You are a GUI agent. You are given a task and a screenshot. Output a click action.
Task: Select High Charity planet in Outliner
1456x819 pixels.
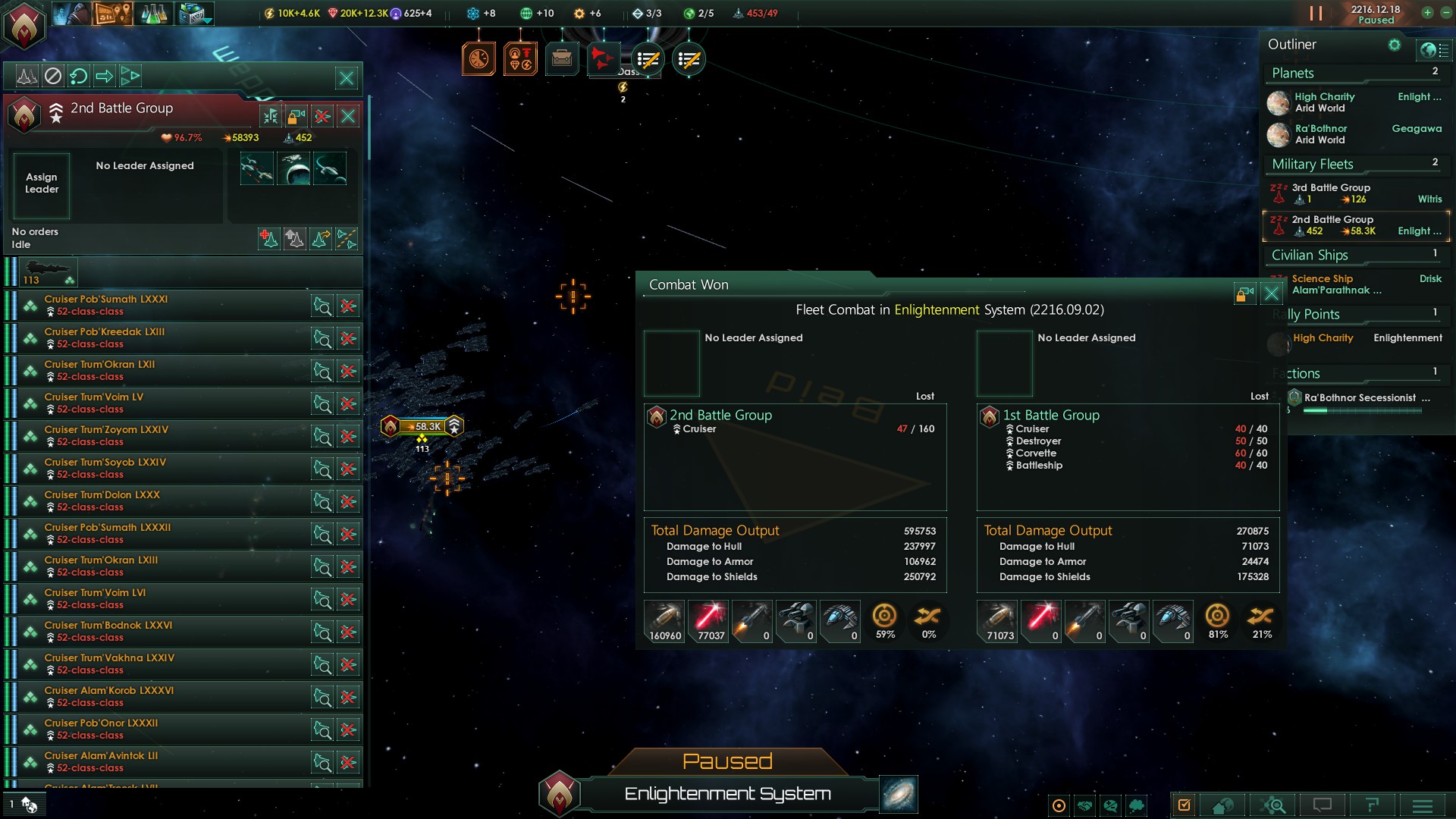(1324, 102)
